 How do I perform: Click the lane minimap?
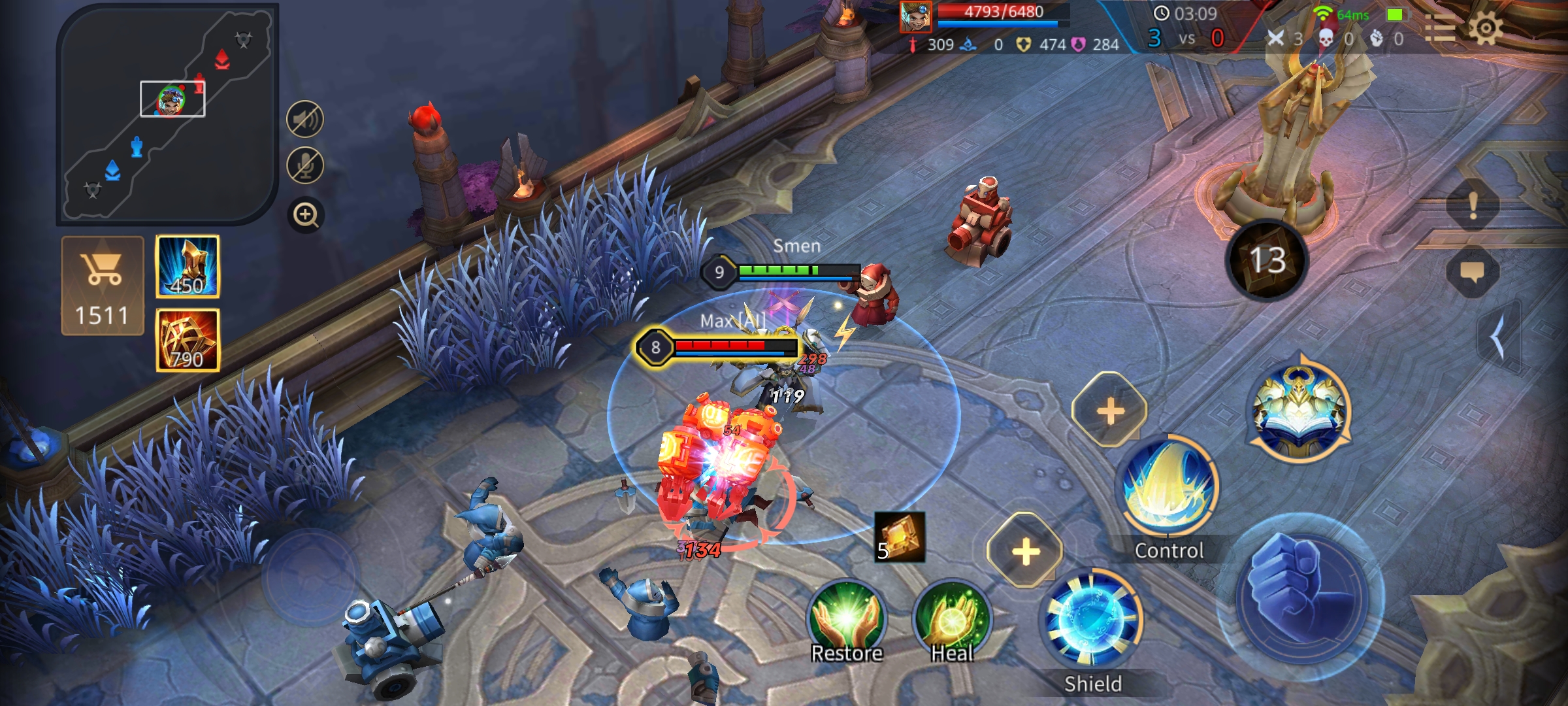point(167,114)
